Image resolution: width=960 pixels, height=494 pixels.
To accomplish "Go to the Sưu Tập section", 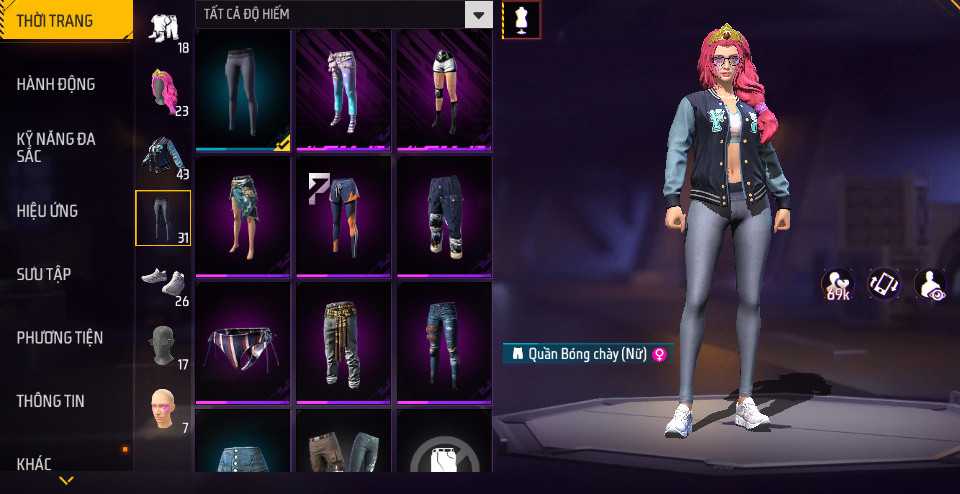I will tap(44, 274).
